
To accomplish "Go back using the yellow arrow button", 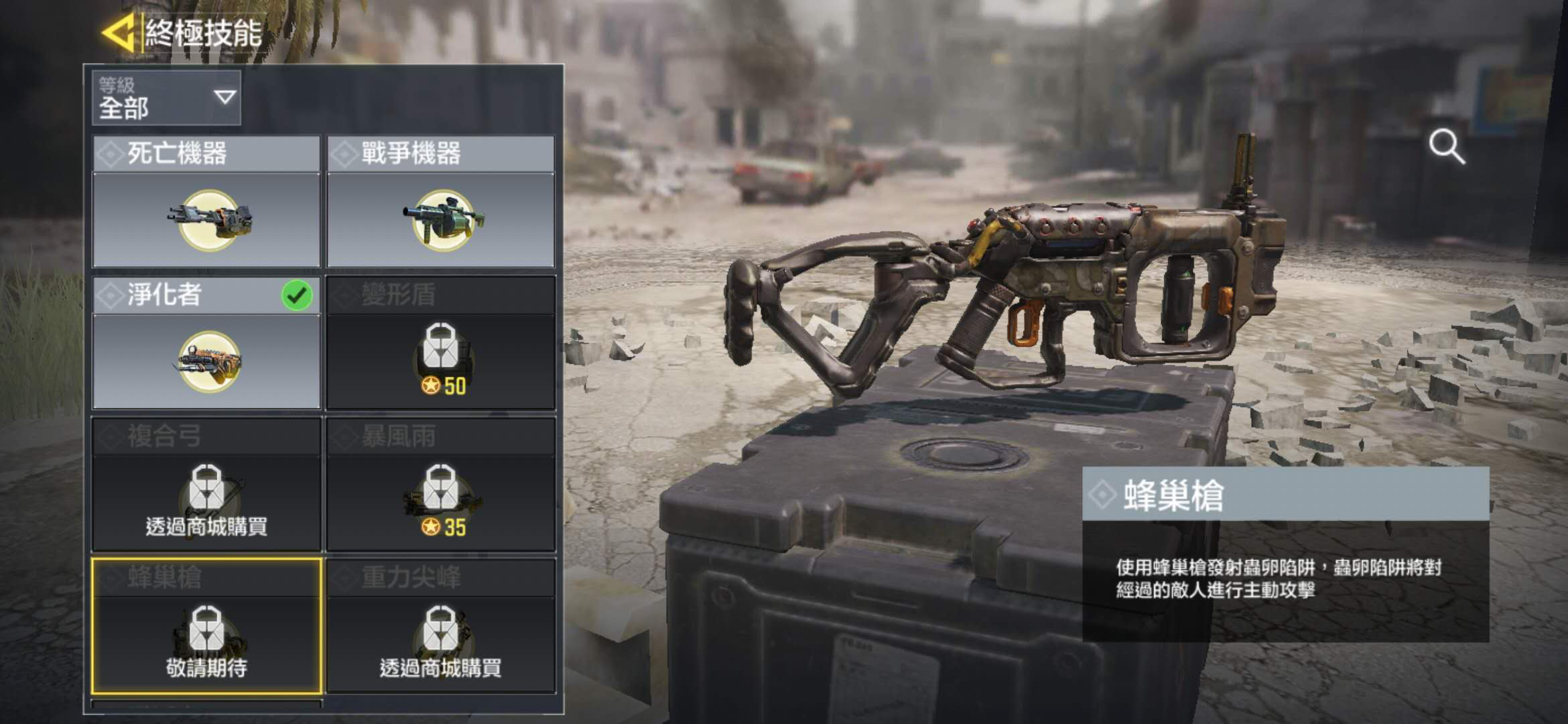I will [119, 32].
